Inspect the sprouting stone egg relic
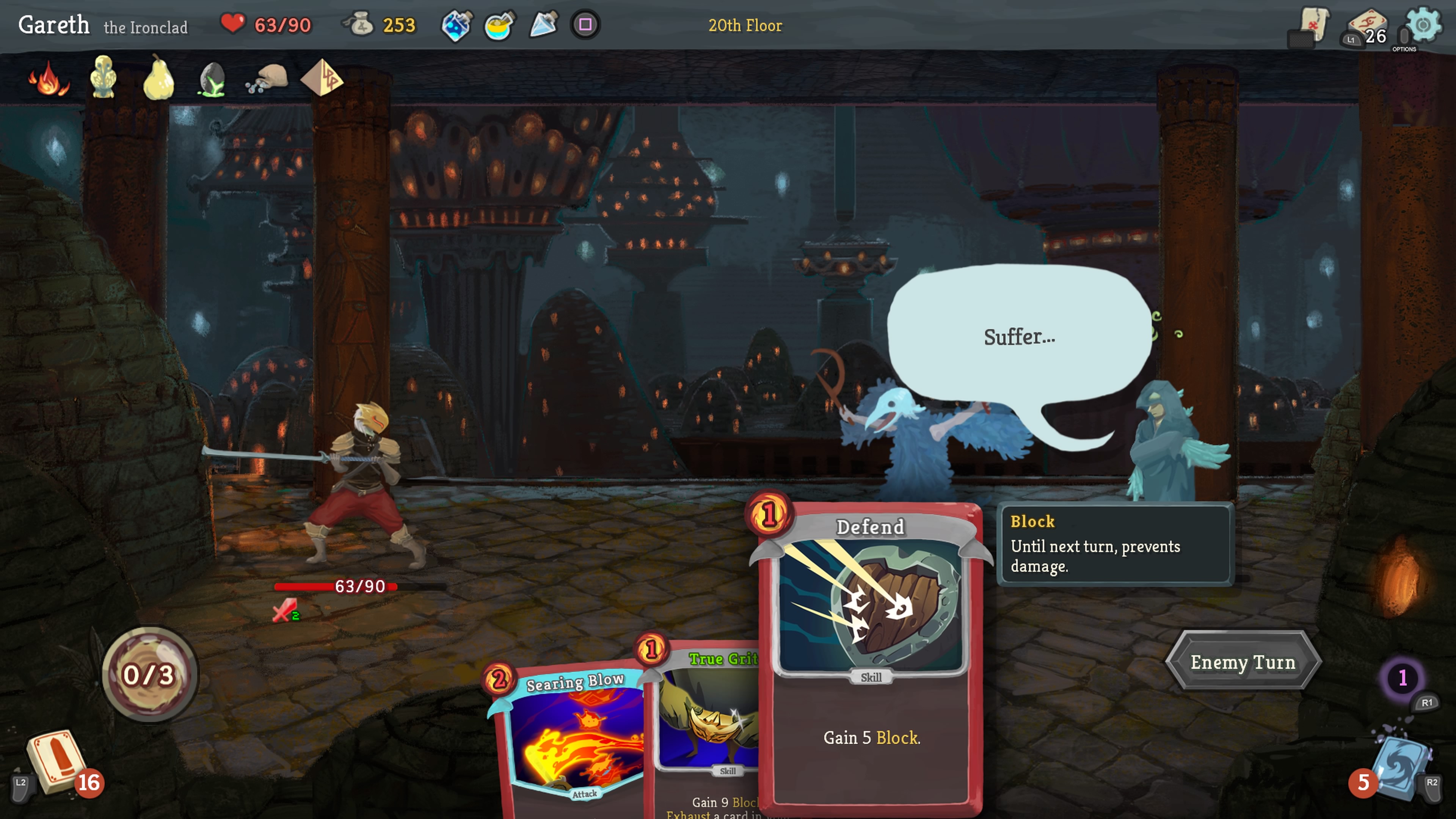Screen dimensions: 1456x819 click(x=212, y=79)
